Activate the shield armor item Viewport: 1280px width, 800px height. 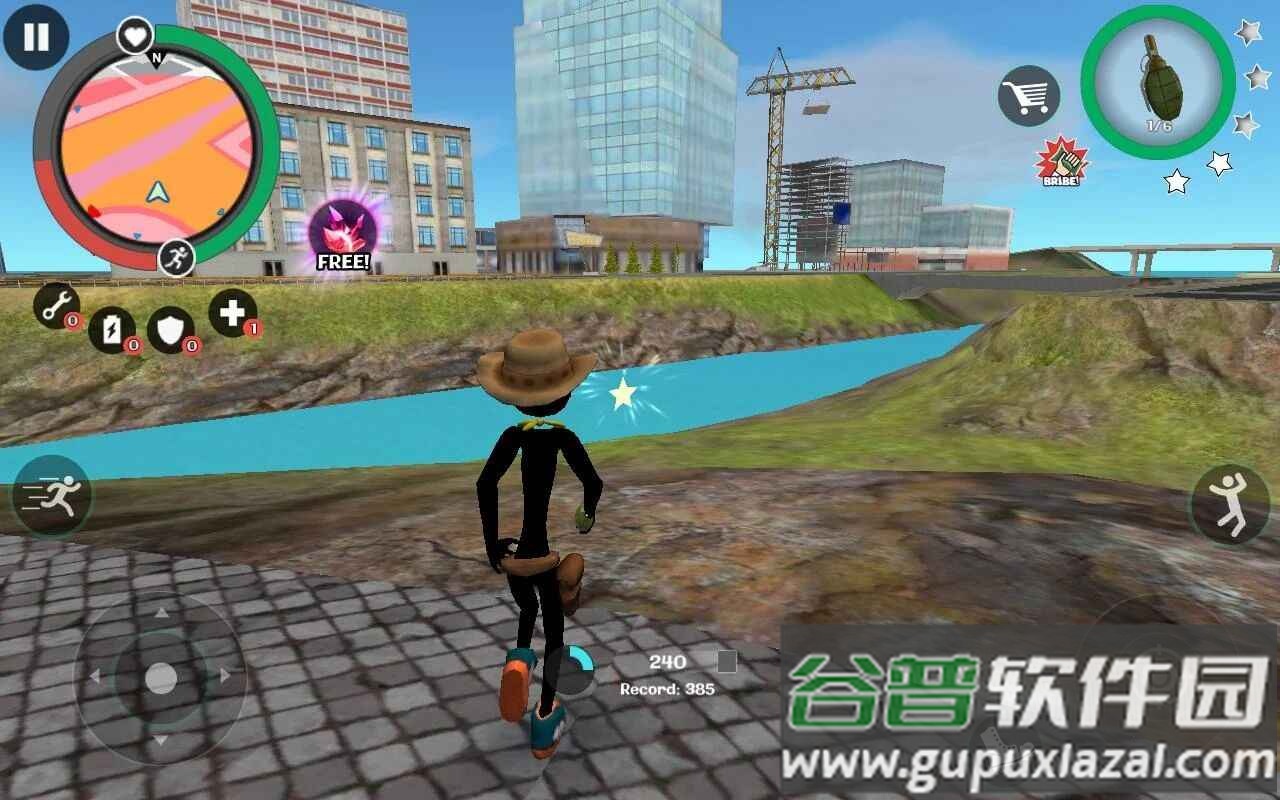pyautogui.click(x=171, y=330)
